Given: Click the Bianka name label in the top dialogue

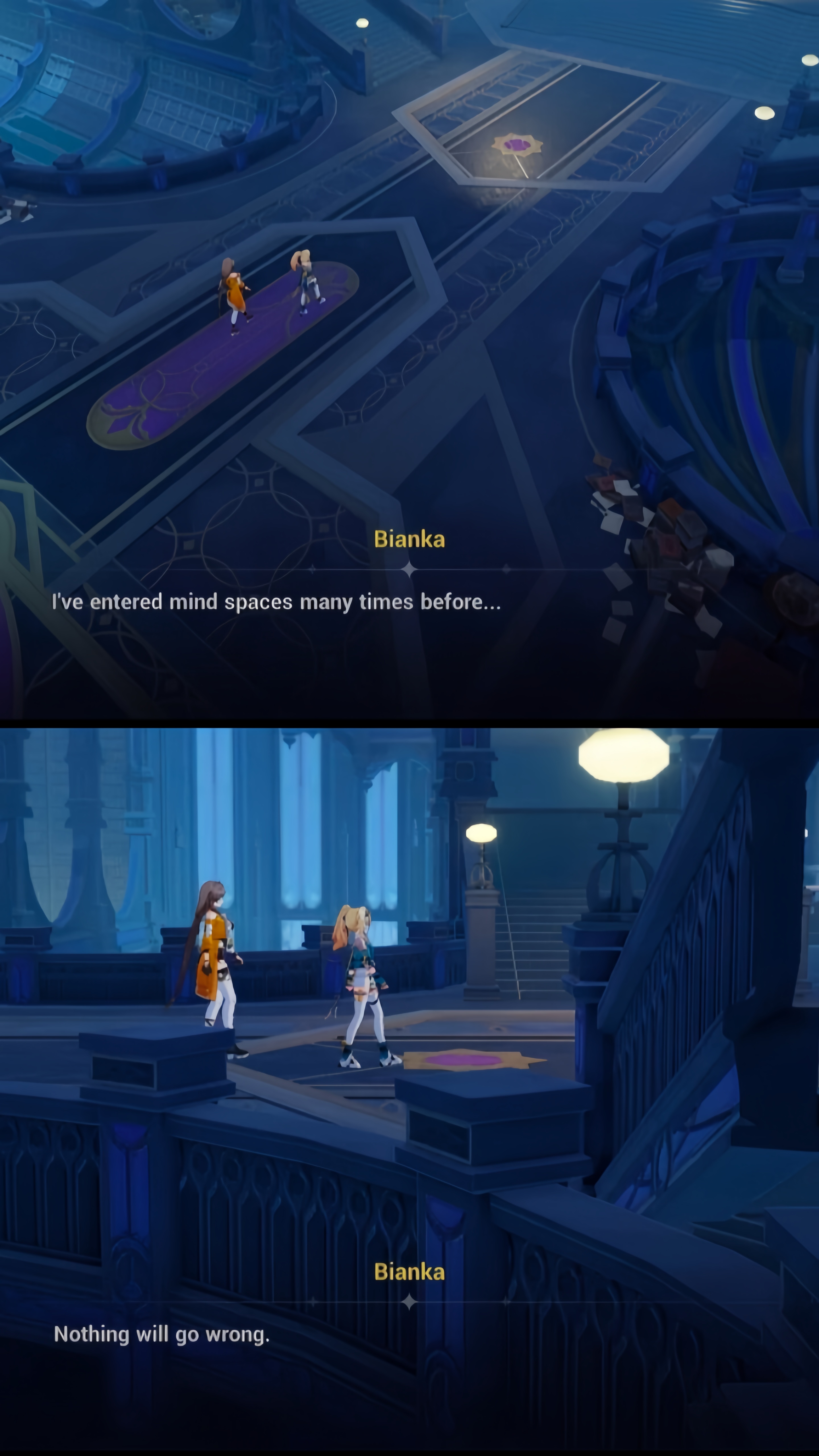Looking at the screenshot, I should 410,539.
